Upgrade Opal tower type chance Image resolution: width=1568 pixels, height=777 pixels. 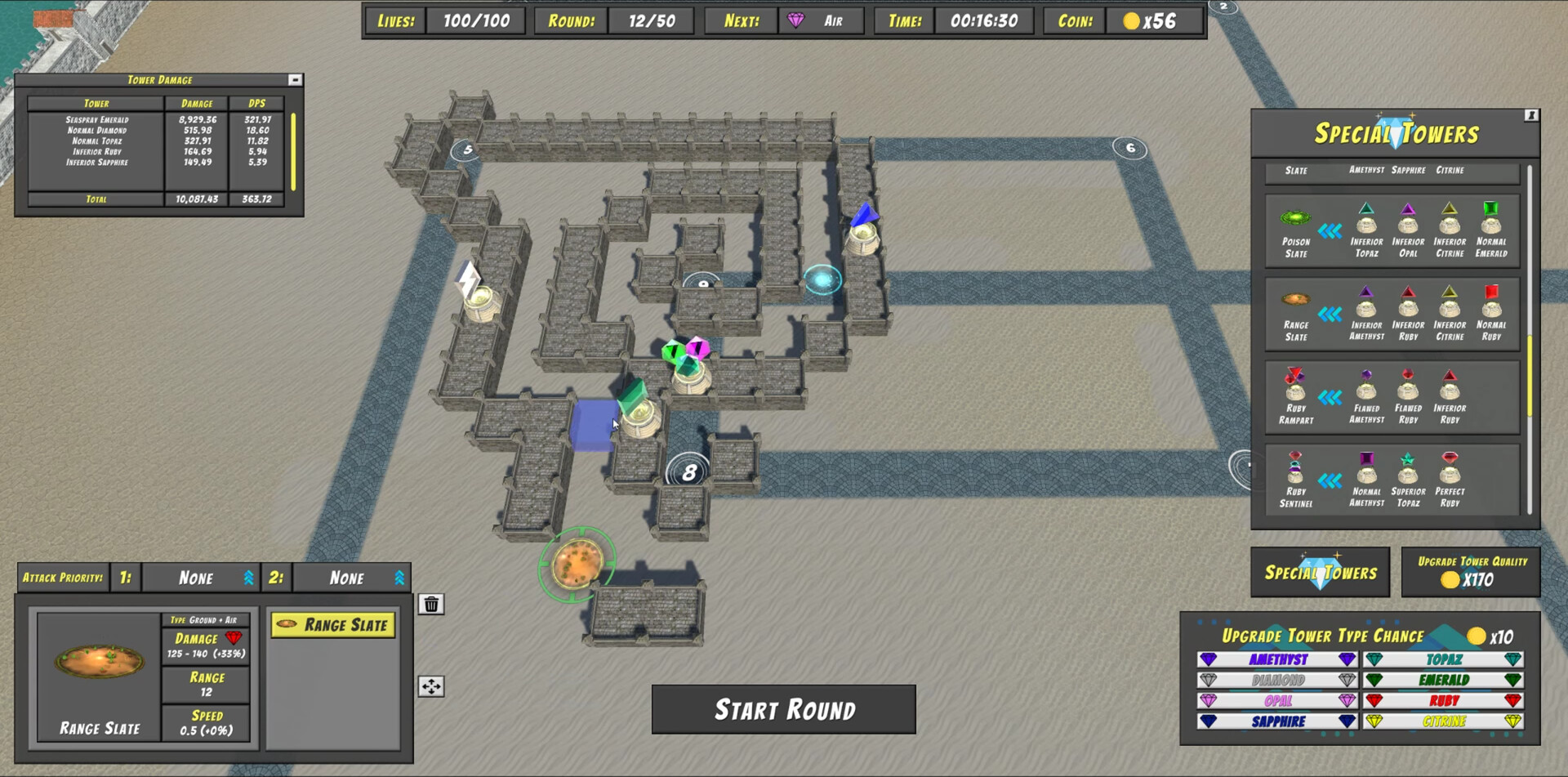(x=1277, y=701)
